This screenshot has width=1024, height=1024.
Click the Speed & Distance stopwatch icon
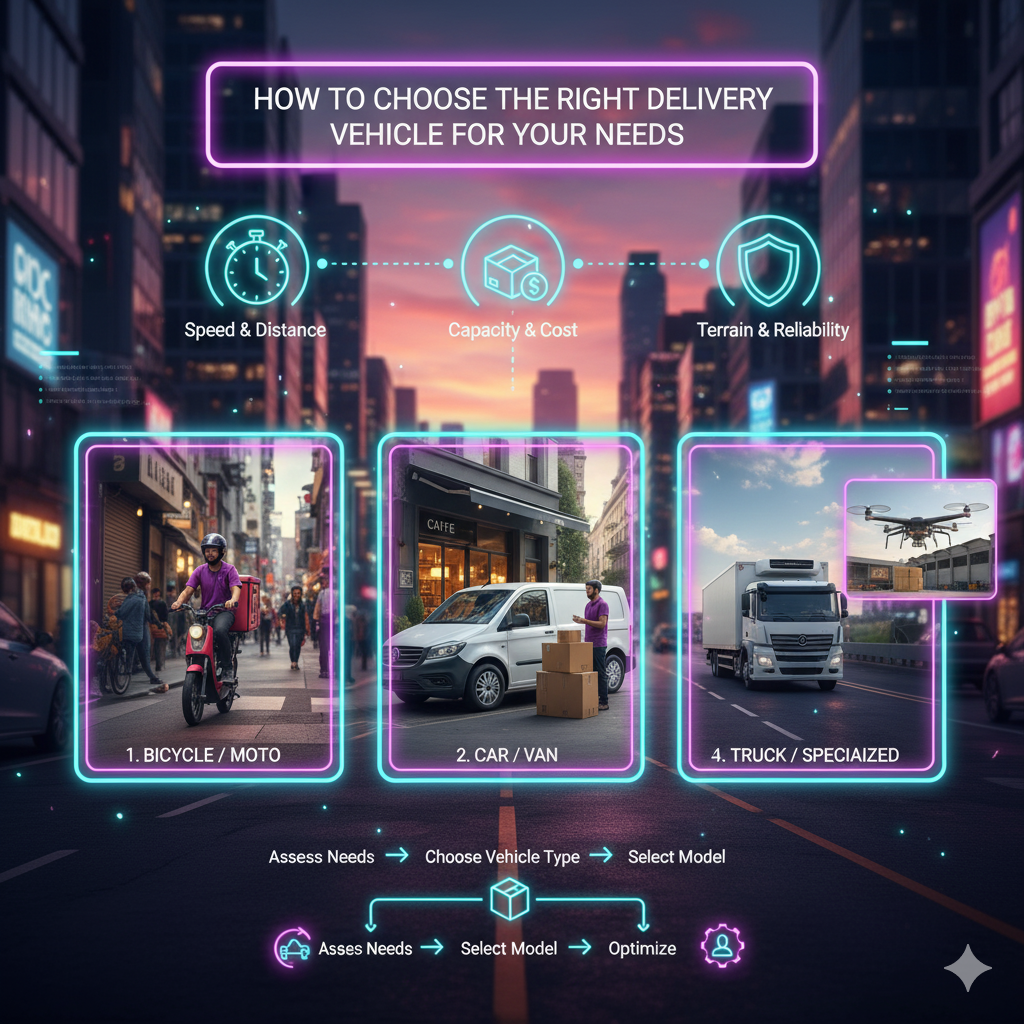[x=255, y=265]
